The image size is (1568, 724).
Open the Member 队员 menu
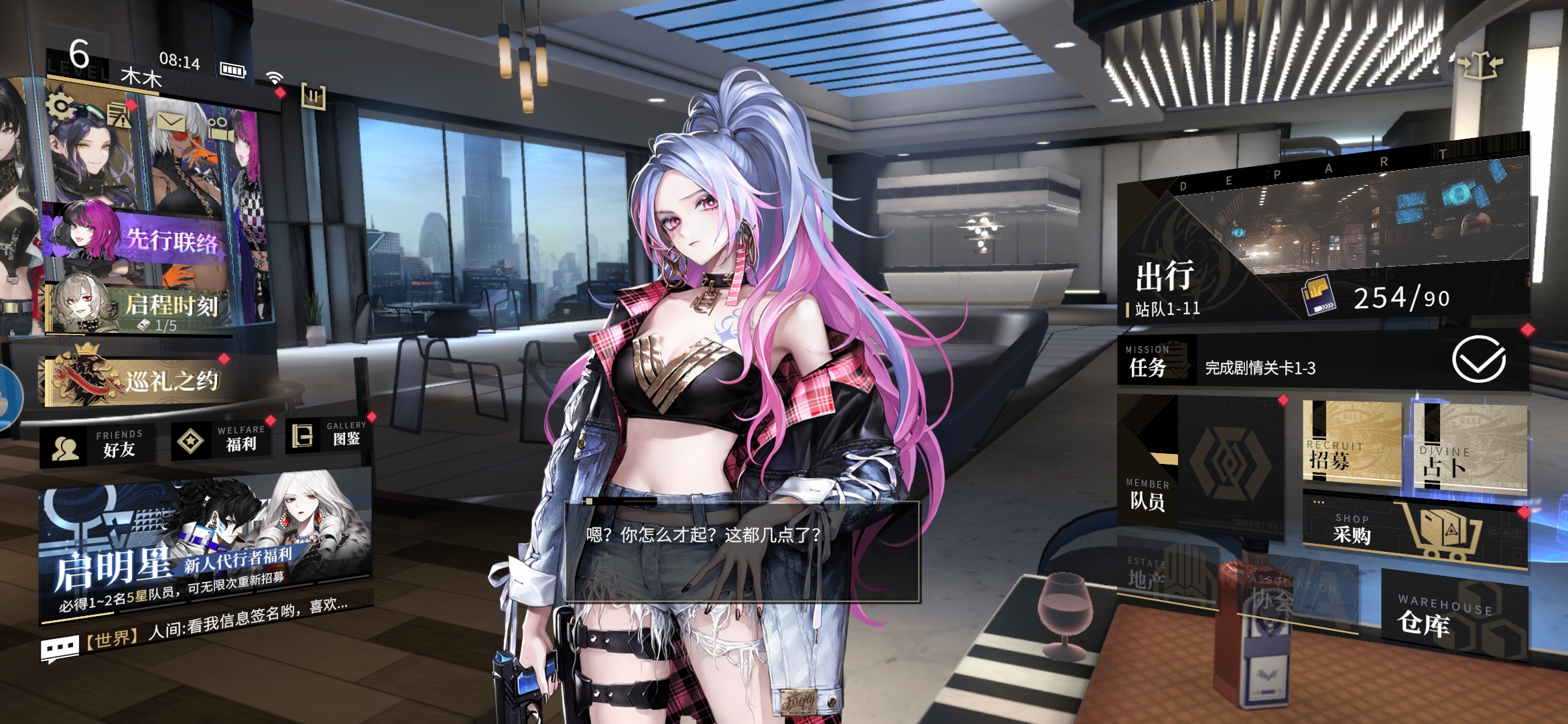tap(1199, 463)
